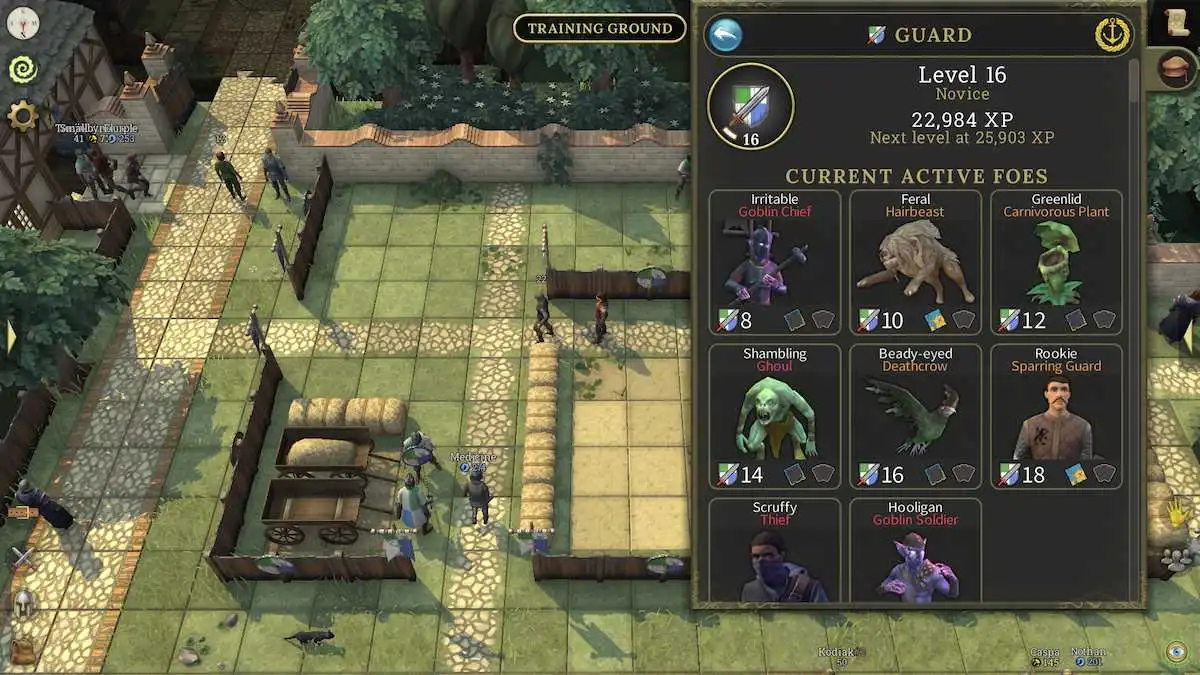Click the Guard level 16 skill badge
The image size is (1200, 675).
pos(750,106)
